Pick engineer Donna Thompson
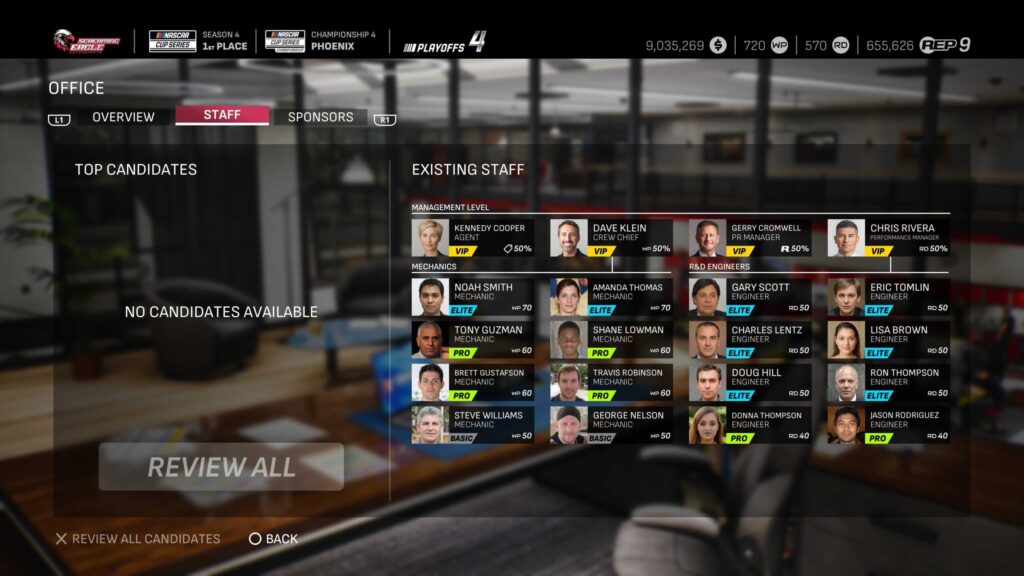Screen dimensions: 1024x576 pyautogui.click(x=749, y=425)
